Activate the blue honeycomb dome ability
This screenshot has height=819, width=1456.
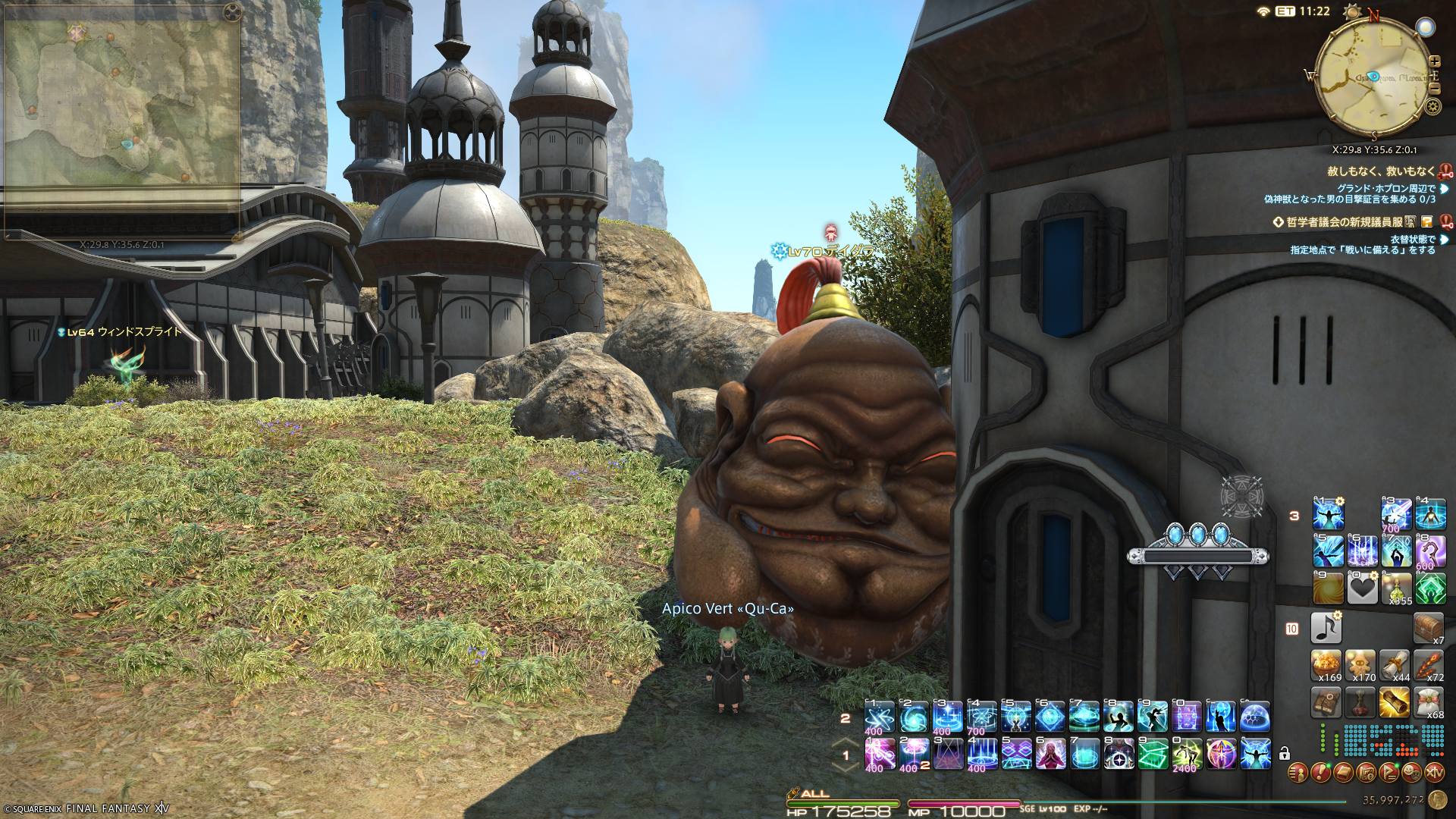[1255, 717]
